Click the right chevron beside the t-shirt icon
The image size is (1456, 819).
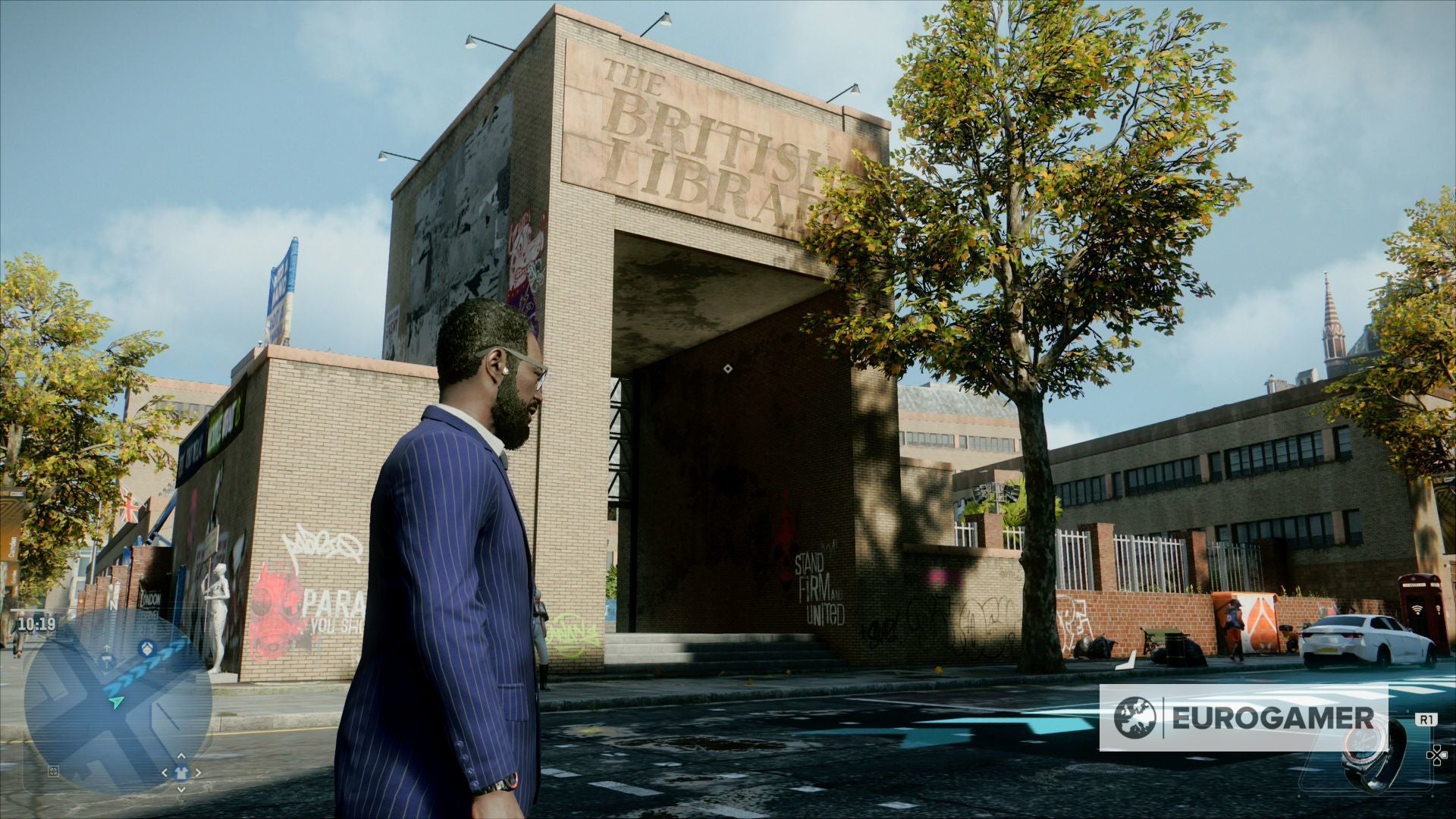point(198,772)
